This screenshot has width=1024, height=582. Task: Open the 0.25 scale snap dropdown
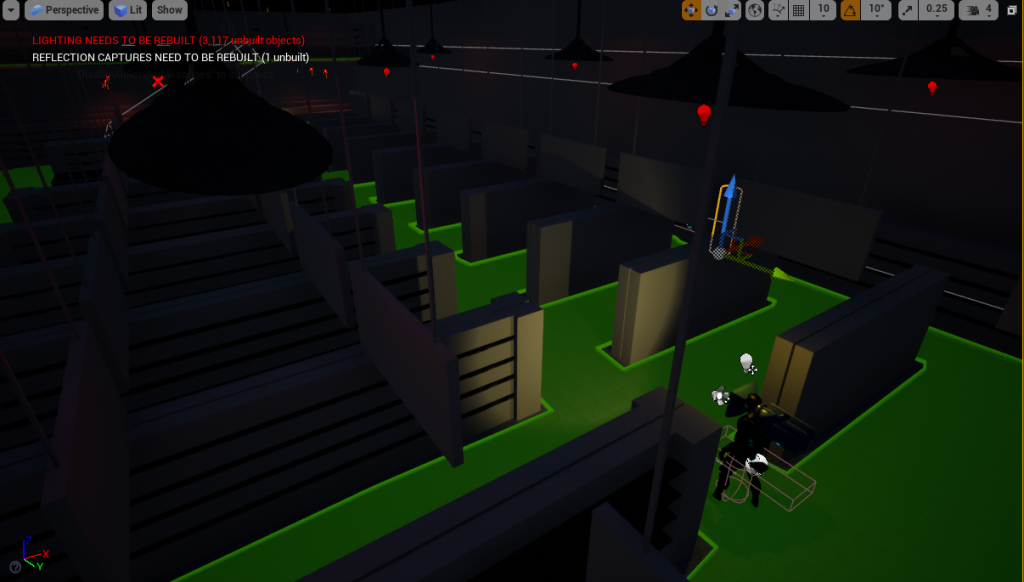tap(936, 10)
